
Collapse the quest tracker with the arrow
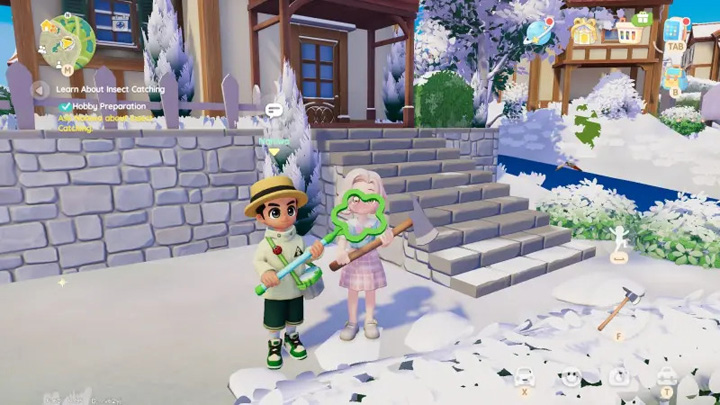[x=40, y=89]
